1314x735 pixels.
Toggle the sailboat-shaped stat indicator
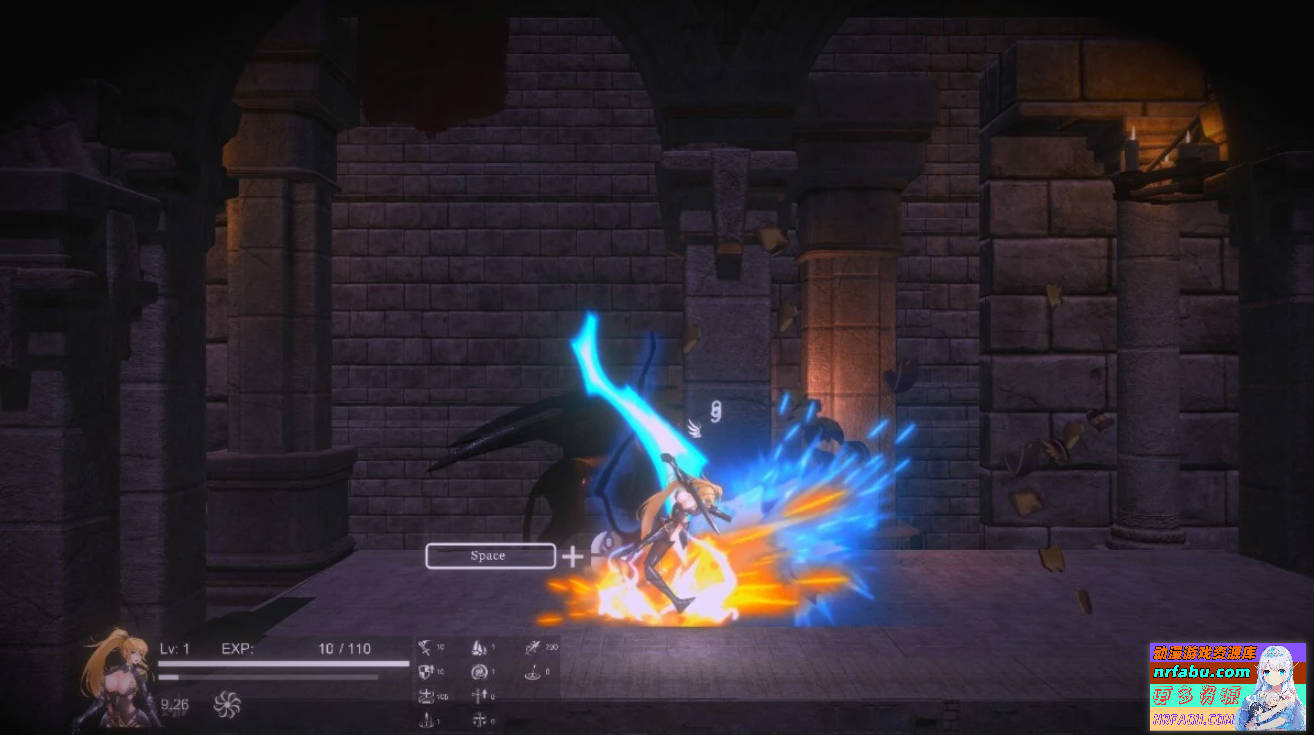(478, 647)
